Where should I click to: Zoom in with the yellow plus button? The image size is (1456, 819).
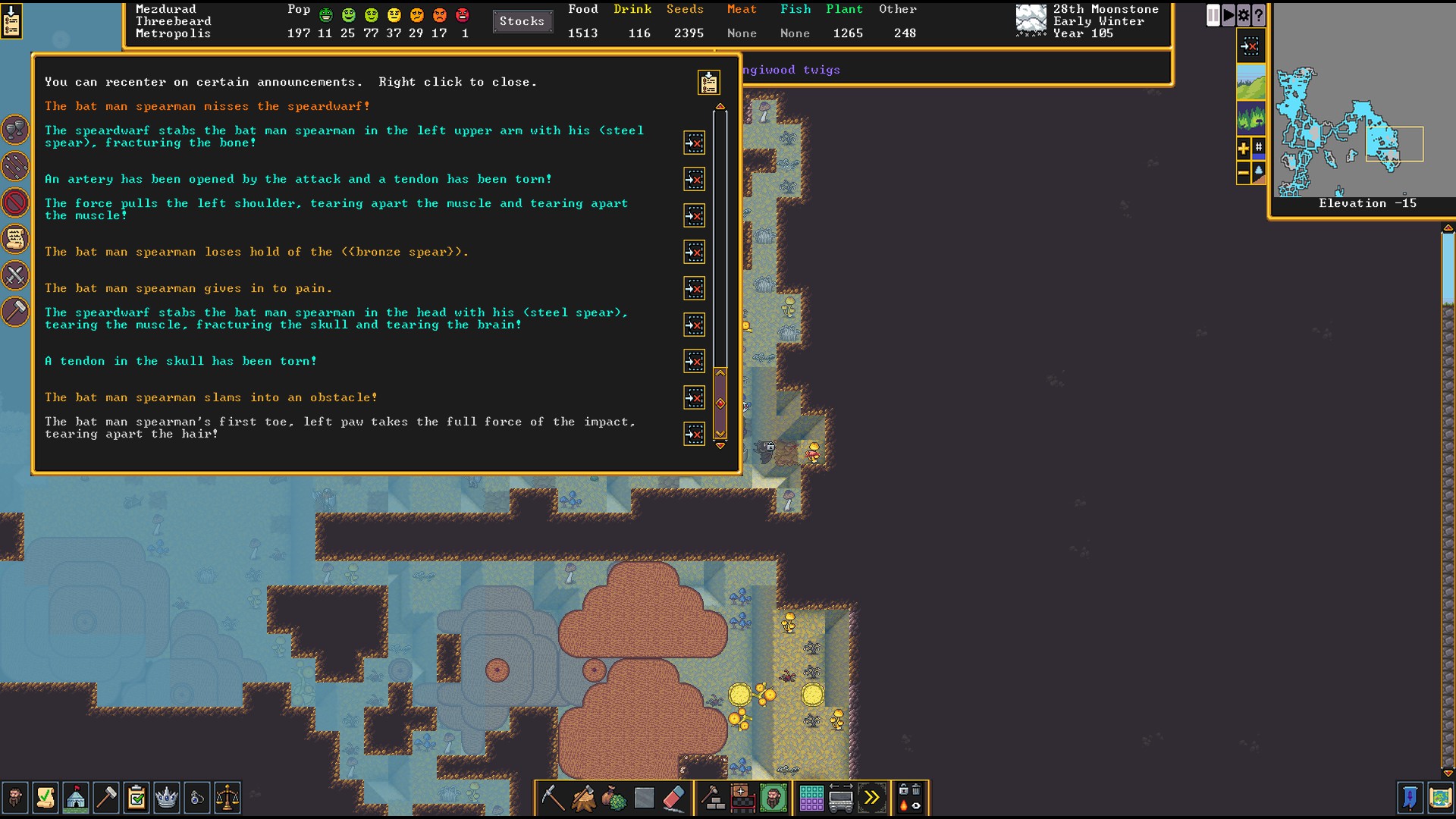click(x=1243, y=149)
